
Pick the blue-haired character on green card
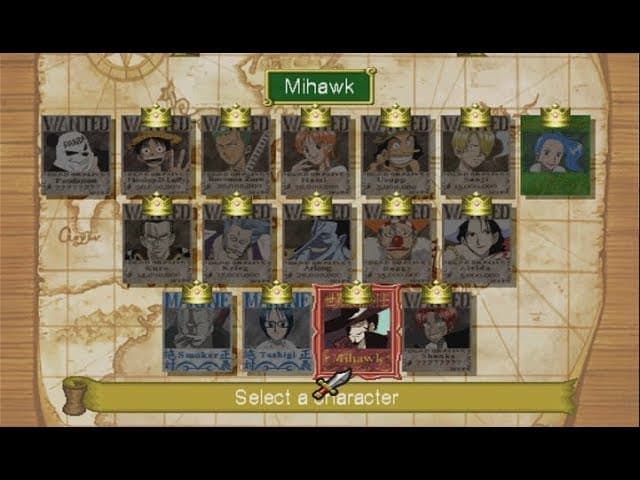pos(556,155)
